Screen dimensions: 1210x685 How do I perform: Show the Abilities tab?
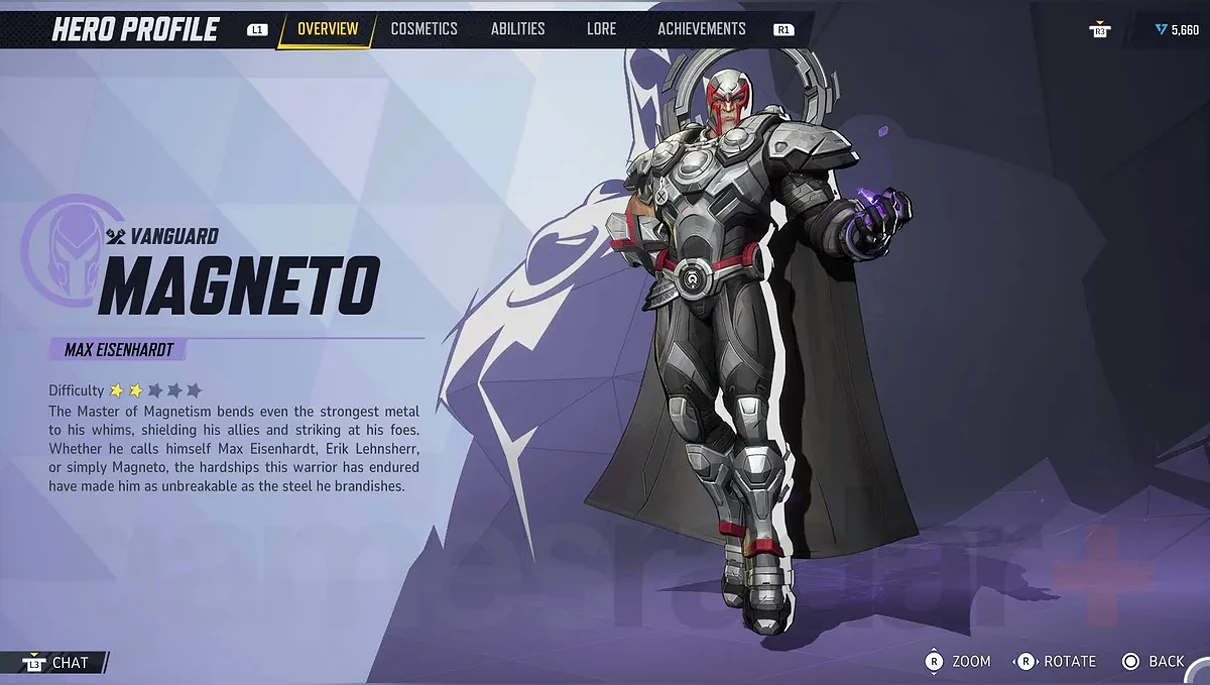(x=518, y=29)
